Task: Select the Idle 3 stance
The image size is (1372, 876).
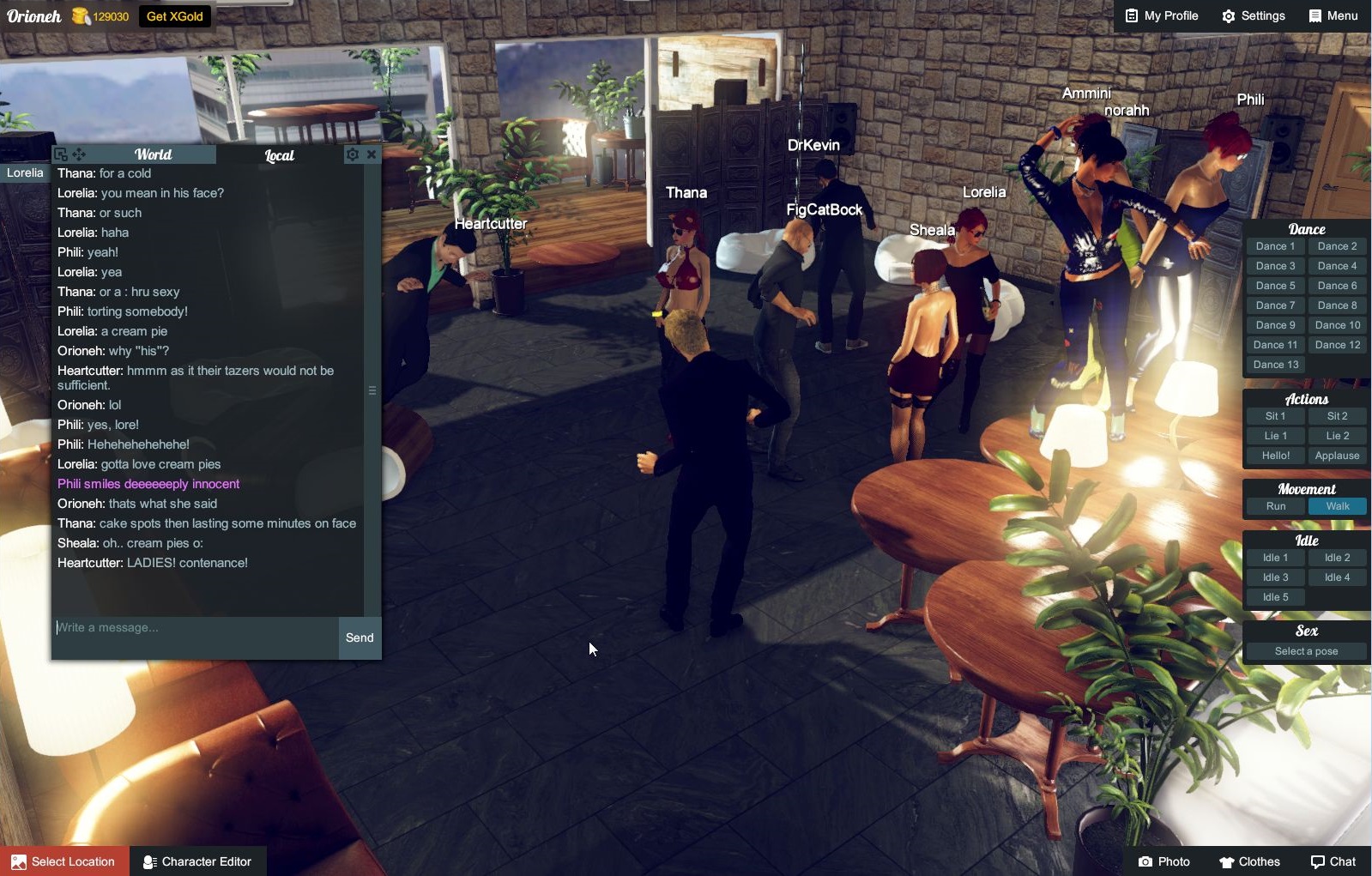Action: [1275, 577]
